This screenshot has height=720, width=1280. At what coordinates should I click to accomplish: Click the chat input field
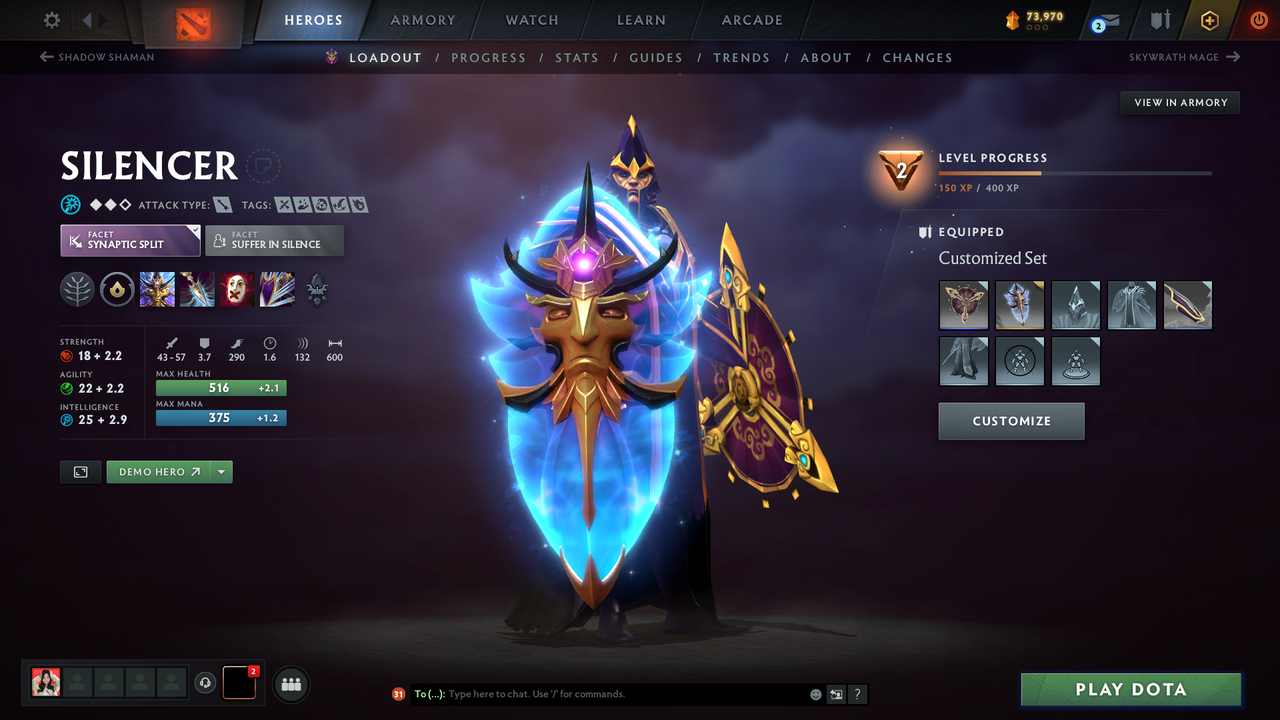coord(600,694)
